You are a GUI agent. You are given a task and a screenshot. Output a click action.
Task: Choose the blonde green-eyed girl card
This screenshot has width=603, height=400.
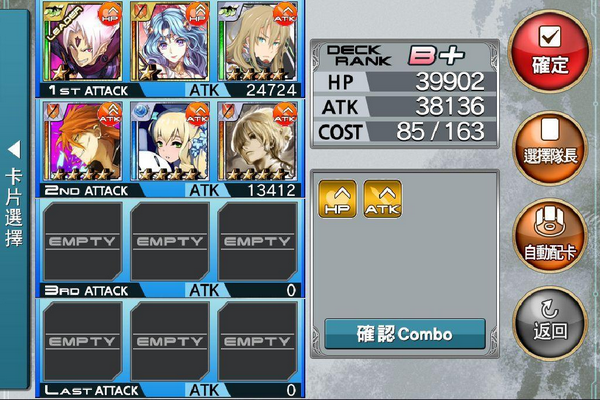click(169, 142)
